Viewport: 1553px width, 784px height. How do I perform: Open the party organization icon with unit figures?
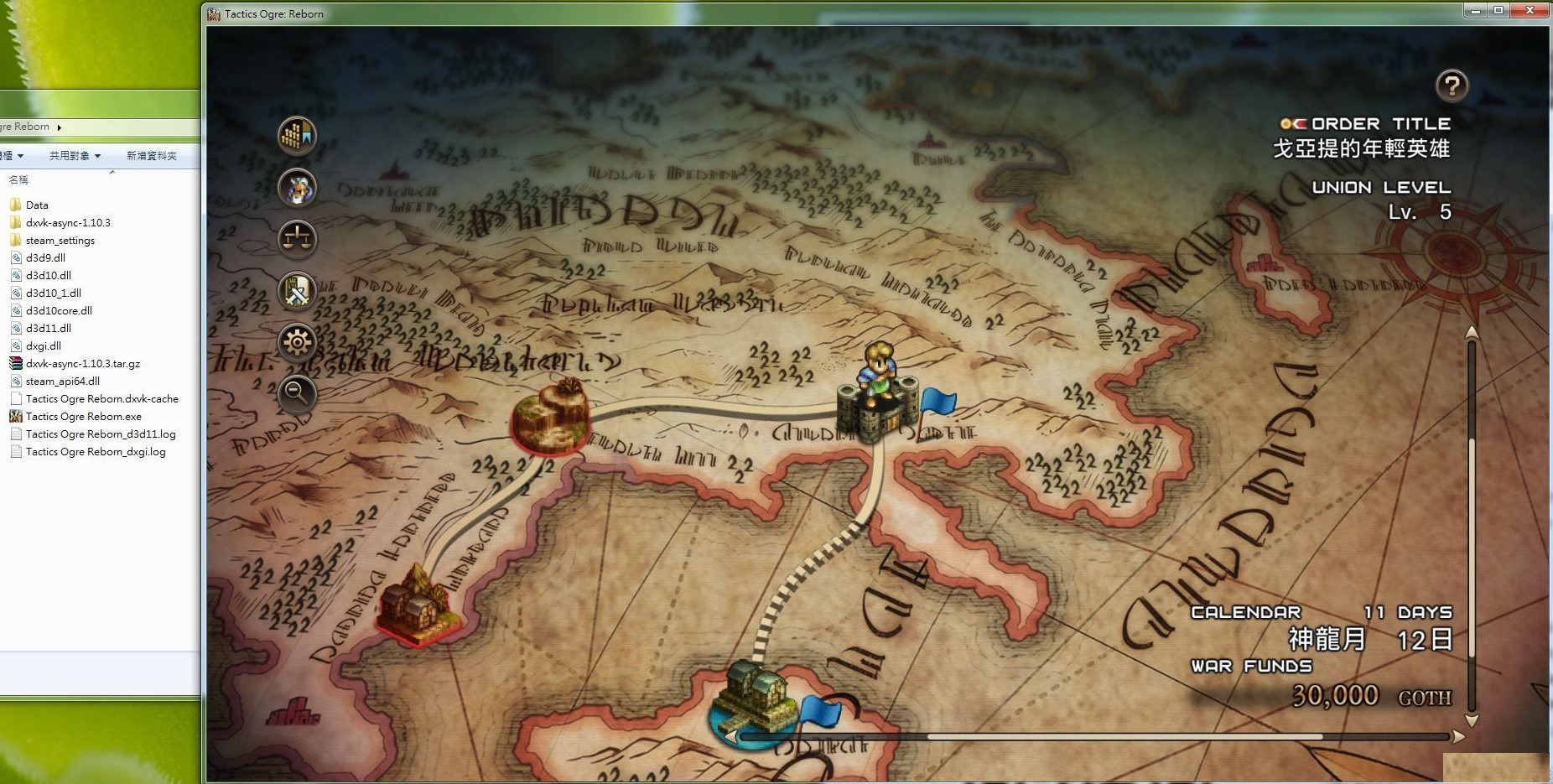[x=297, y=135]
